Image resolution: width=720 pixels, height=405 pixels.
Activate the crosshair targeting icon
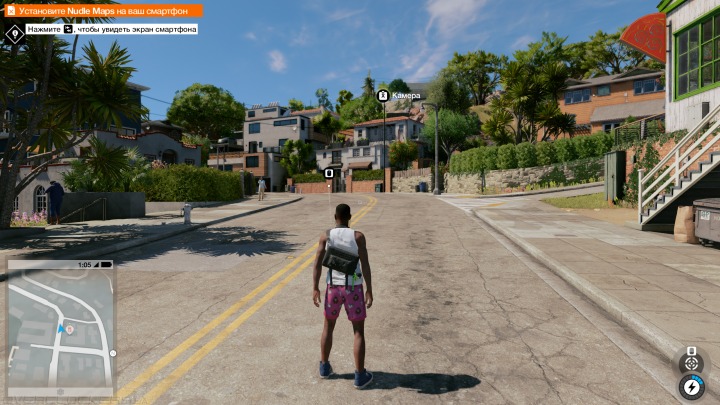click(x=690, y=362)
